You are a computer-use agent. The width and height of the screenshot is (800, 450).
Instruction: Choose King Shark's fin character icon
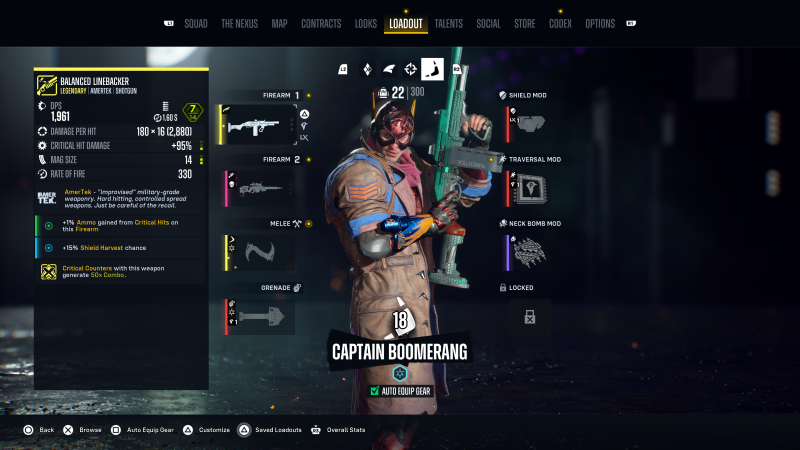click(x=389, y=69)
